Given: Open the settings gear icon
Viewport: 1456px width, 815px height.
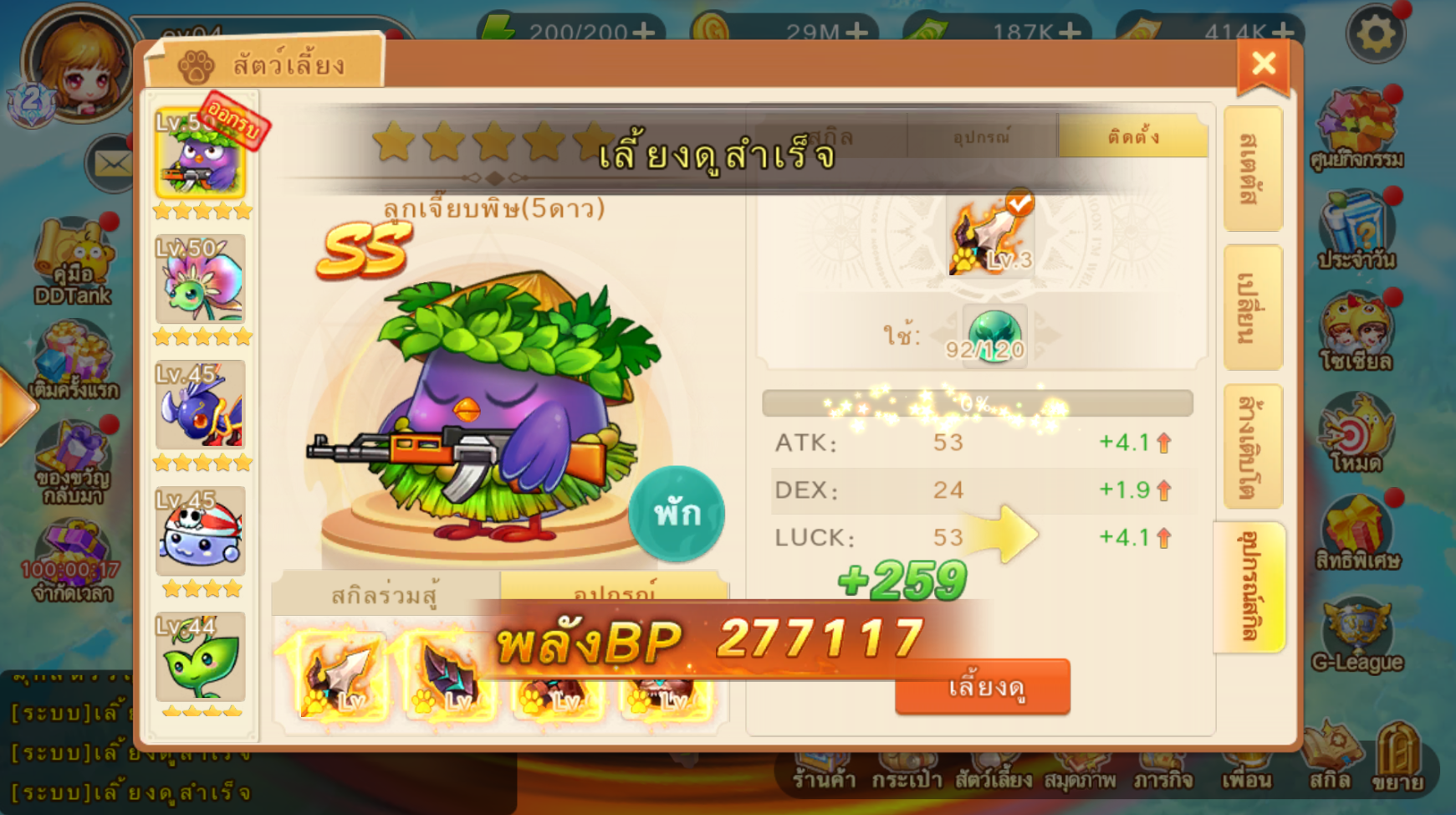Looking at the screenshot, I should pyautogui.click(x=1375, y=35).
